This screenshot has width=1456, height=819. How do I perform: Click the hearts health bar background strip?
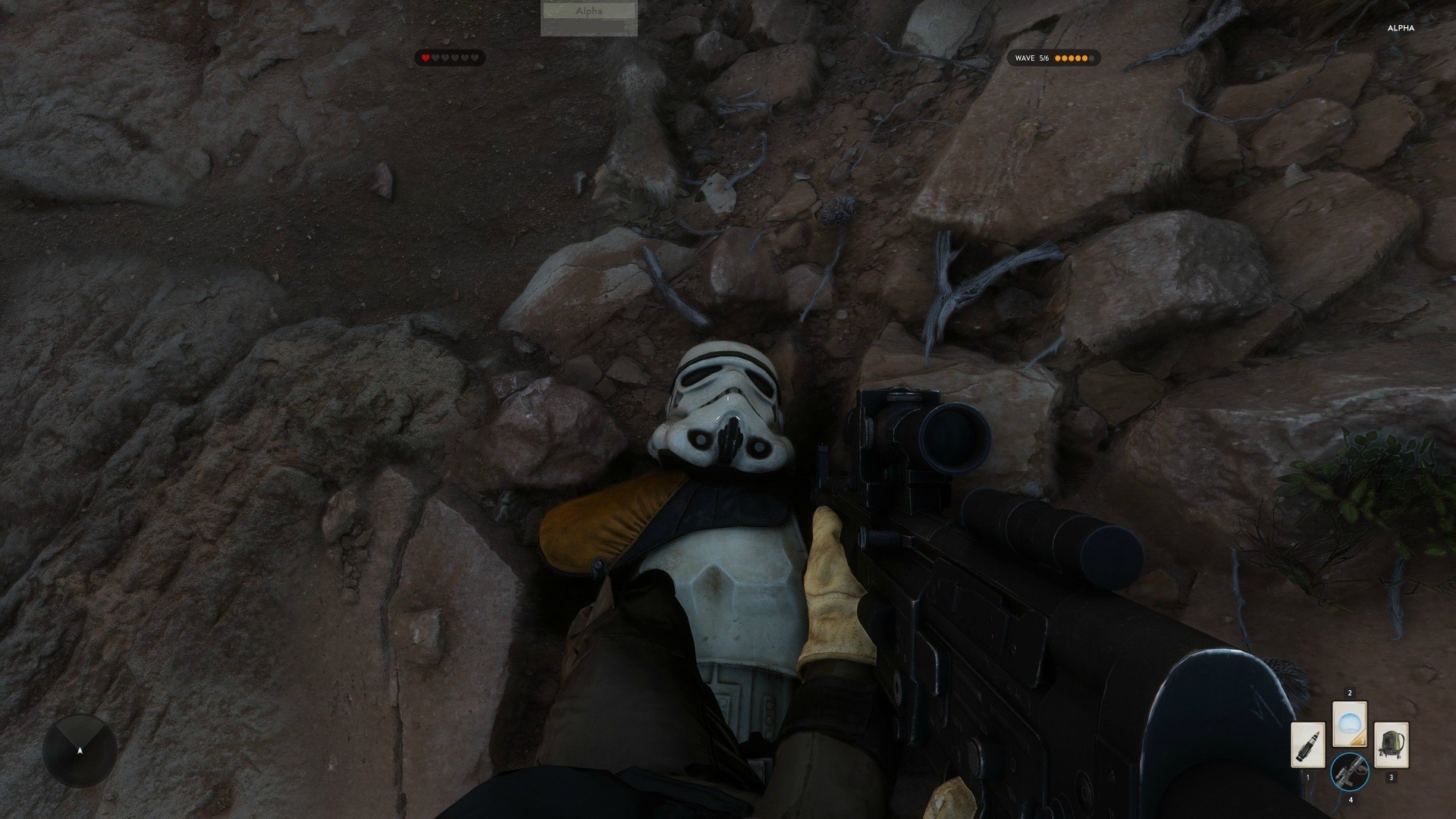[x=450, y=58]
